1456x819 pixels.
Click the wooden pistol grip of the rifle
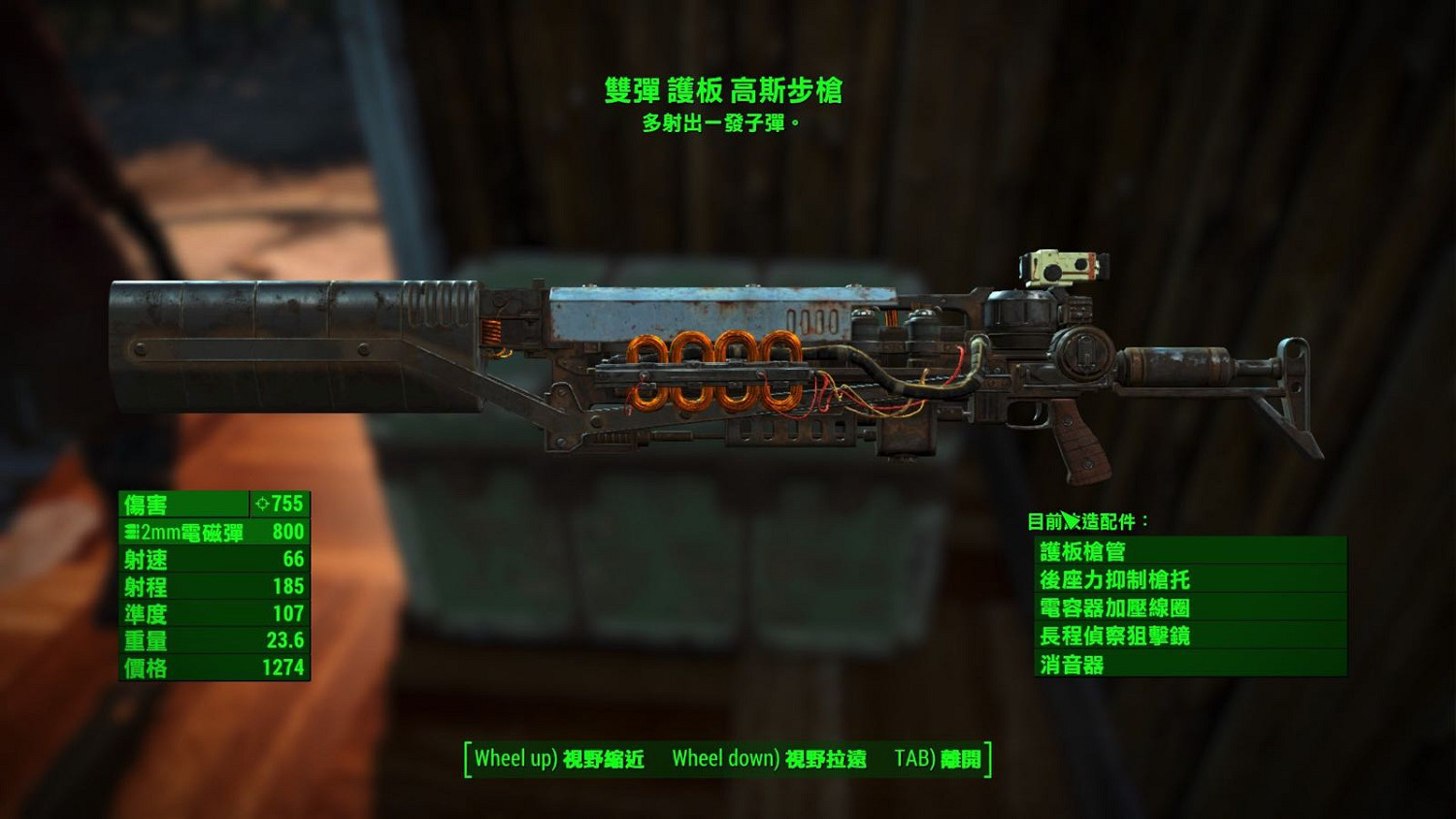point(1080,437)
